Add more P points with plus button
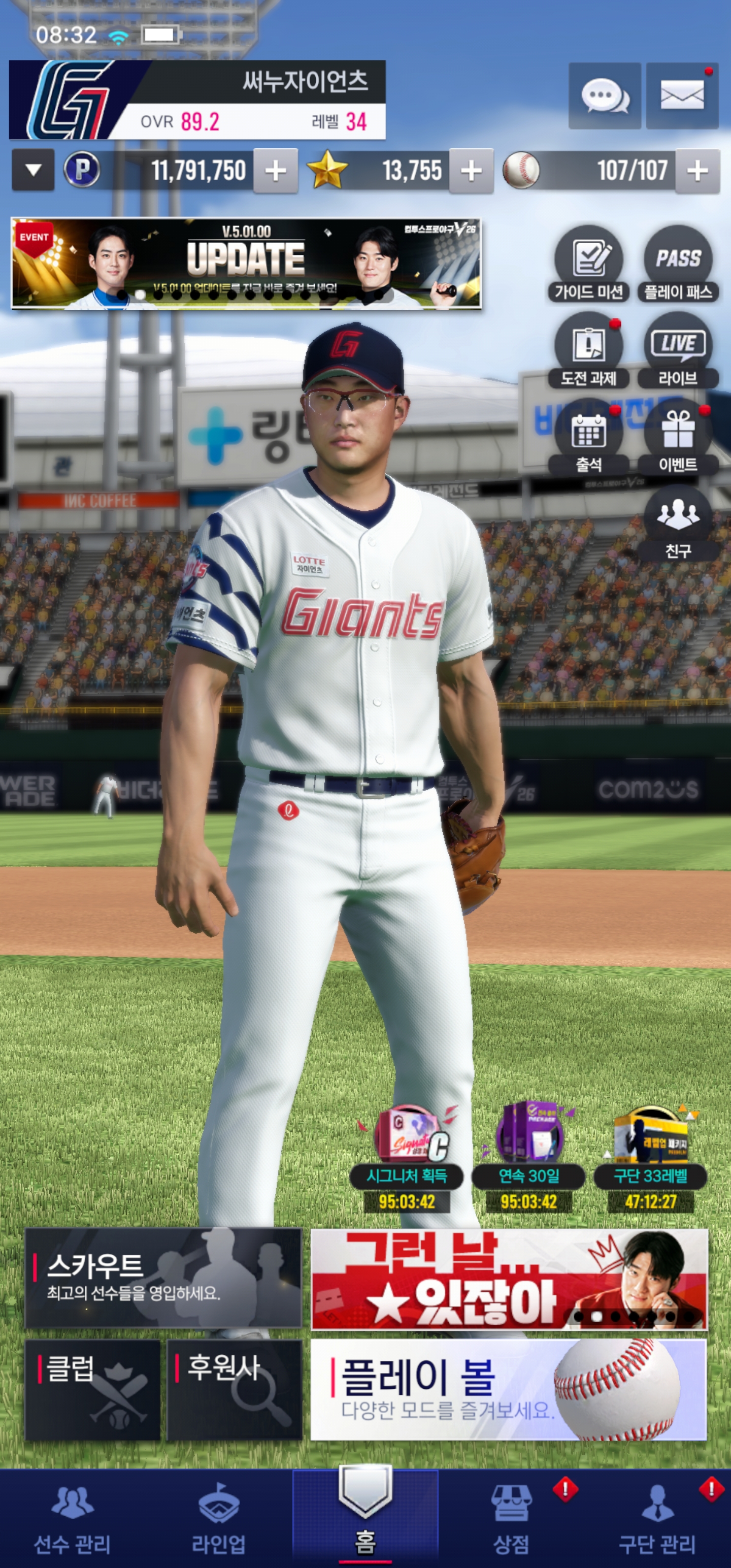The width and height of the screenshot is (731, 1568). (x=276, y=171)
